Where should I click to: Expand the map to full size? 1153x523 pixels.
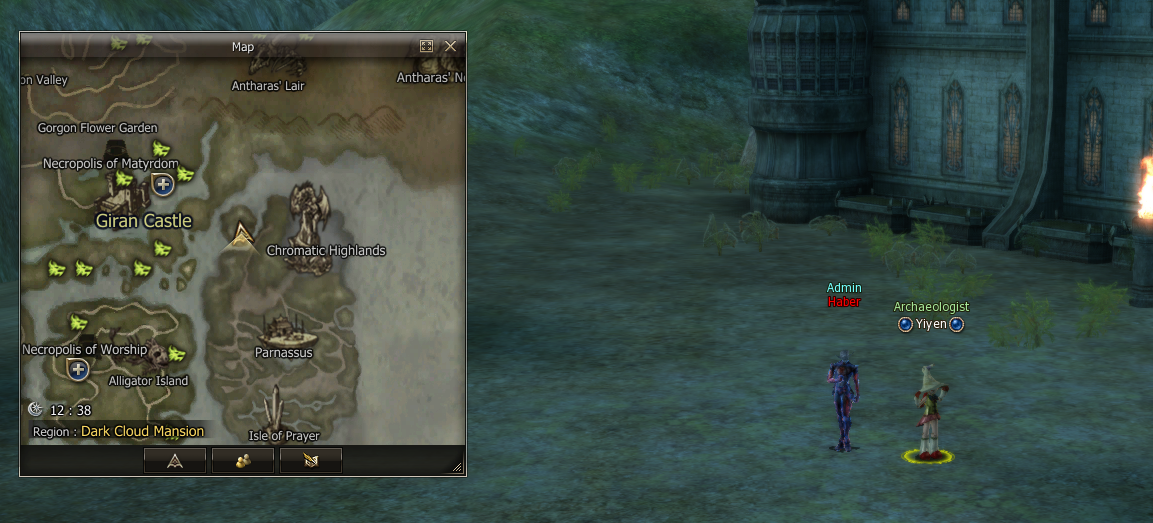pyautogui.click(x=427, y=46)
